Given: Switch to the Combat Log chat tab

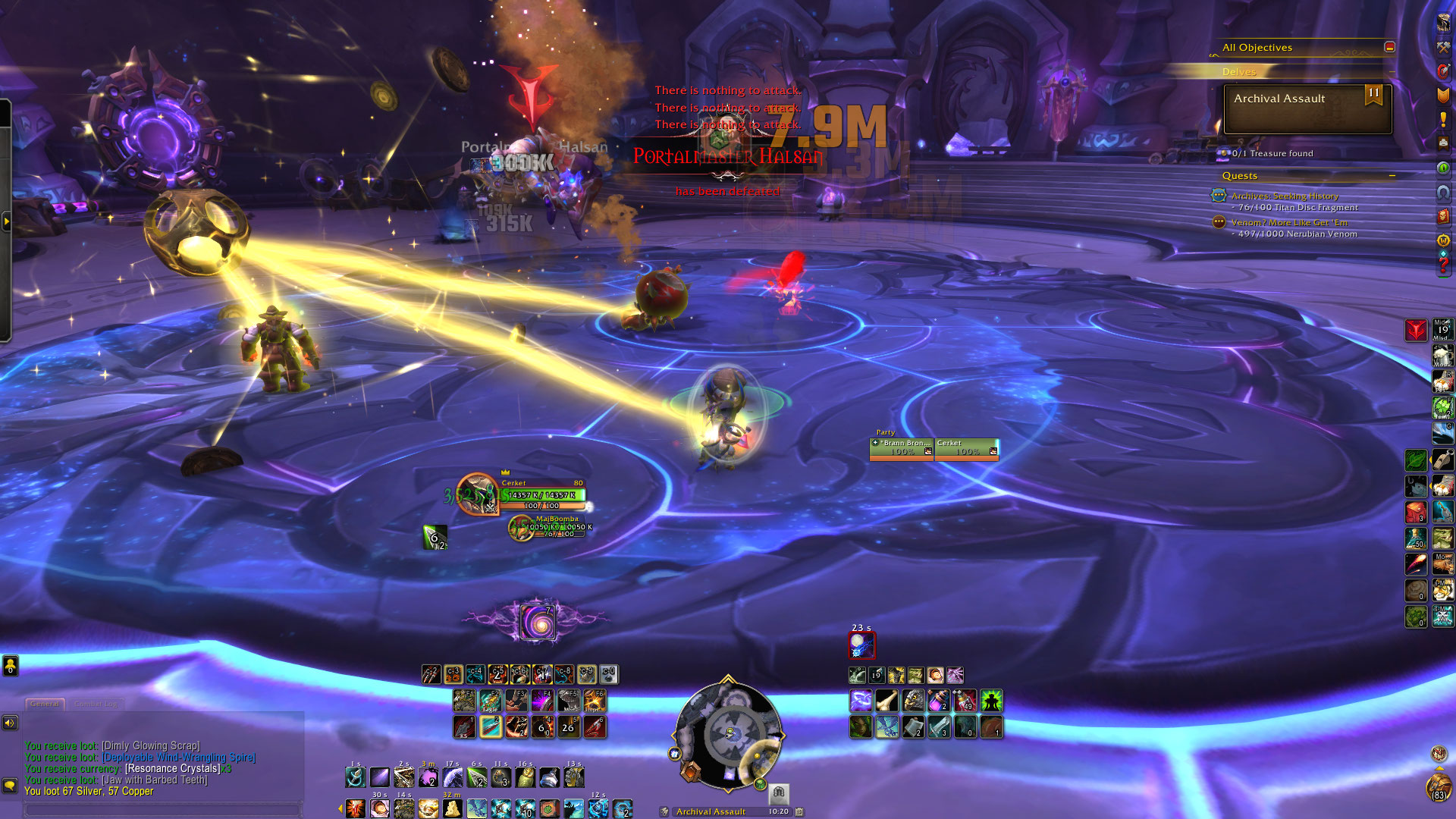Looking at the screenshot, I should pos(96,704).
